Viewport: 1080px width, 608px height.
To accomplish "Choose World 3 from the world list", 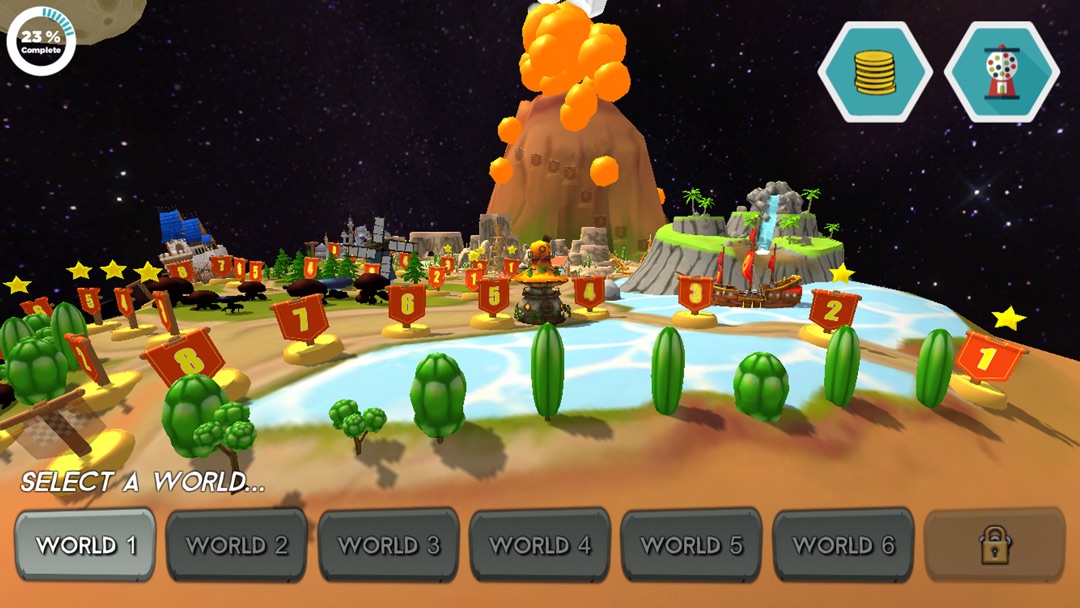I will [x=389, y=545].
